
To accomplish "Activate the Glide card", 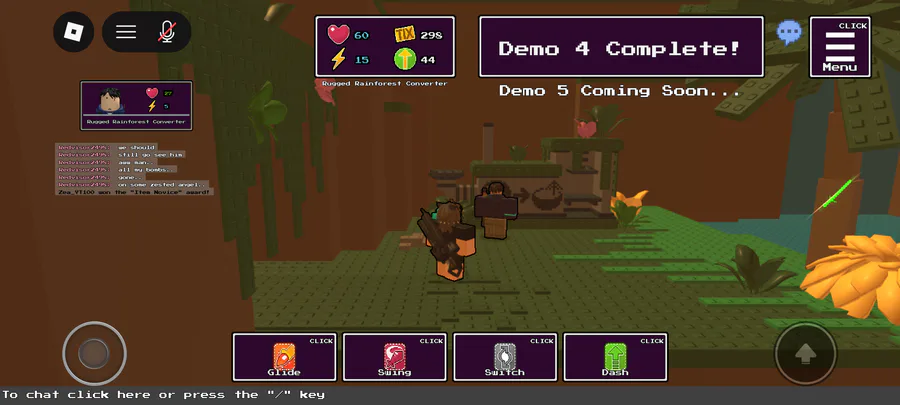I will pyautogui.click(x=284, y=357).
